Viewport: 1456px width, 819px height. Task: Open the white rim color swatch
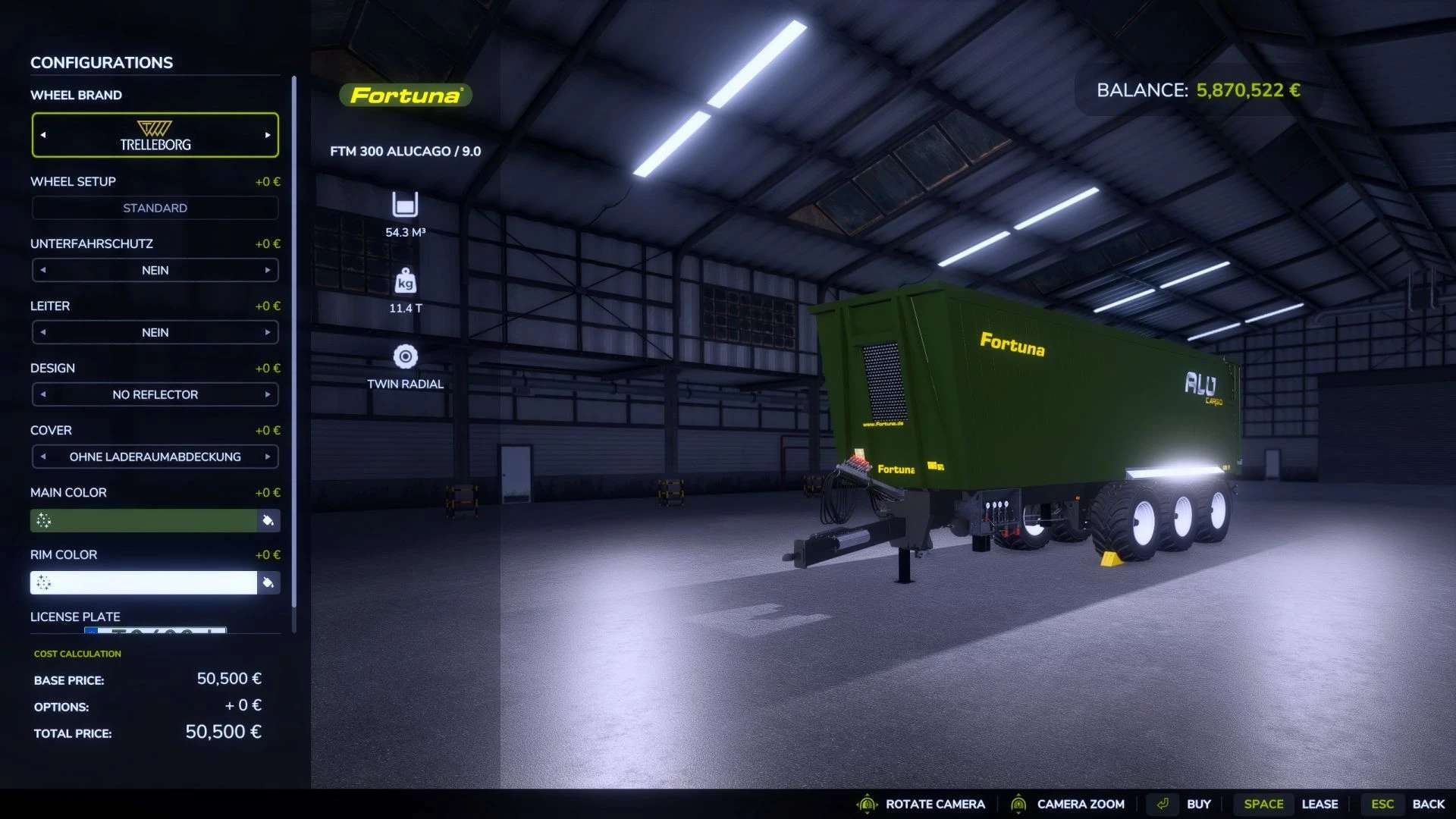coord(144,582)
